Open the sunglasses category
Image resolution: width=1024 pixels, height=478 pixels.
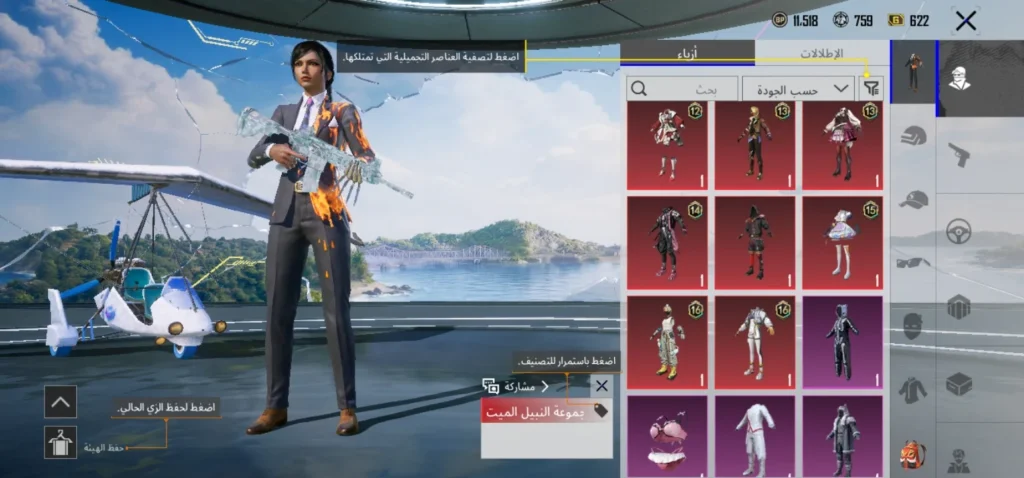click(x=913, y=263)
